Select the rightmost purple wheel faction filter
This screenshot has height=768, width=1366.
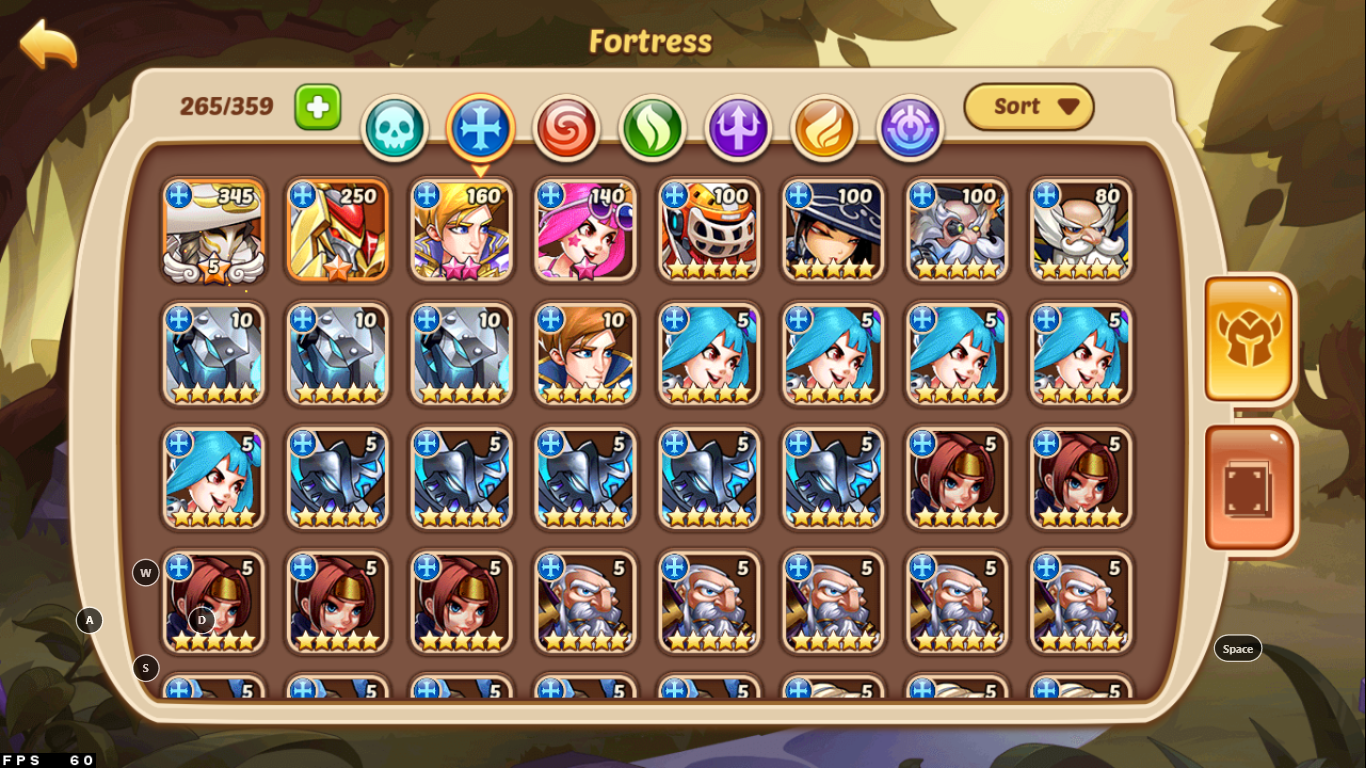[909, 129]
